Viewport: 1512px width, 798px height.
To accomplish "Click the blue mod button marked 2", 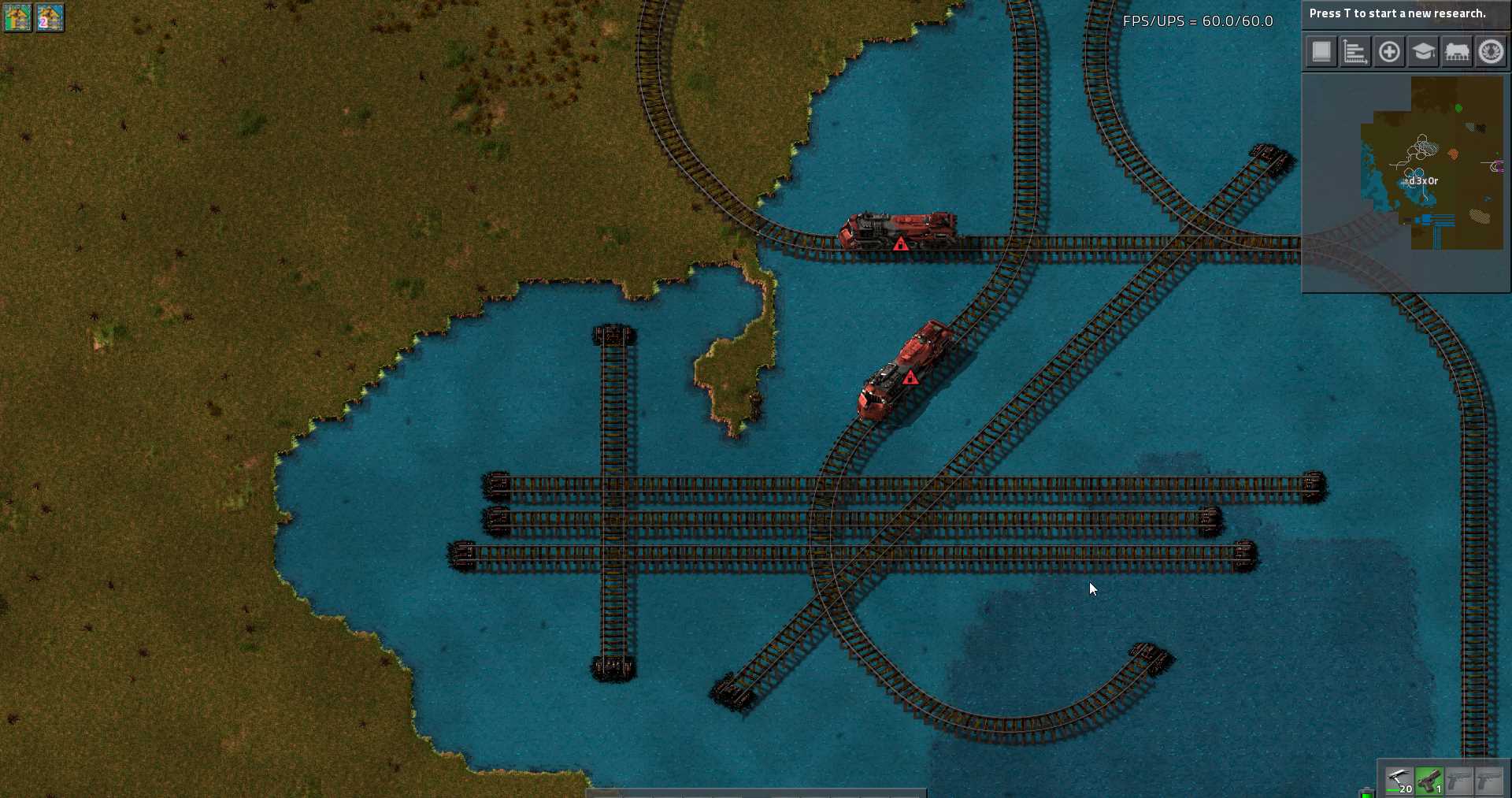I will 50,17.
